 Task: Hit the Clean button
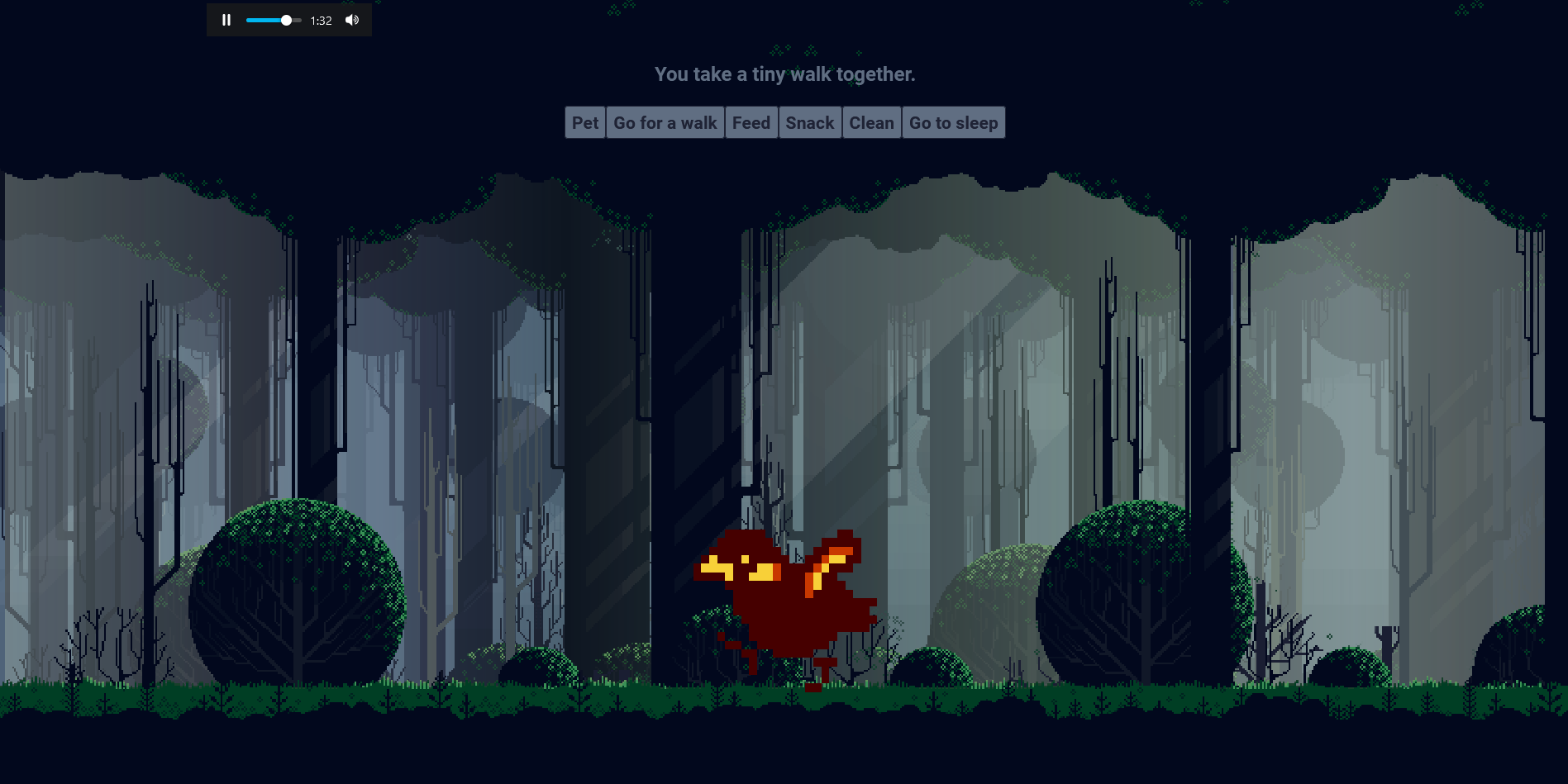(871, 123)
